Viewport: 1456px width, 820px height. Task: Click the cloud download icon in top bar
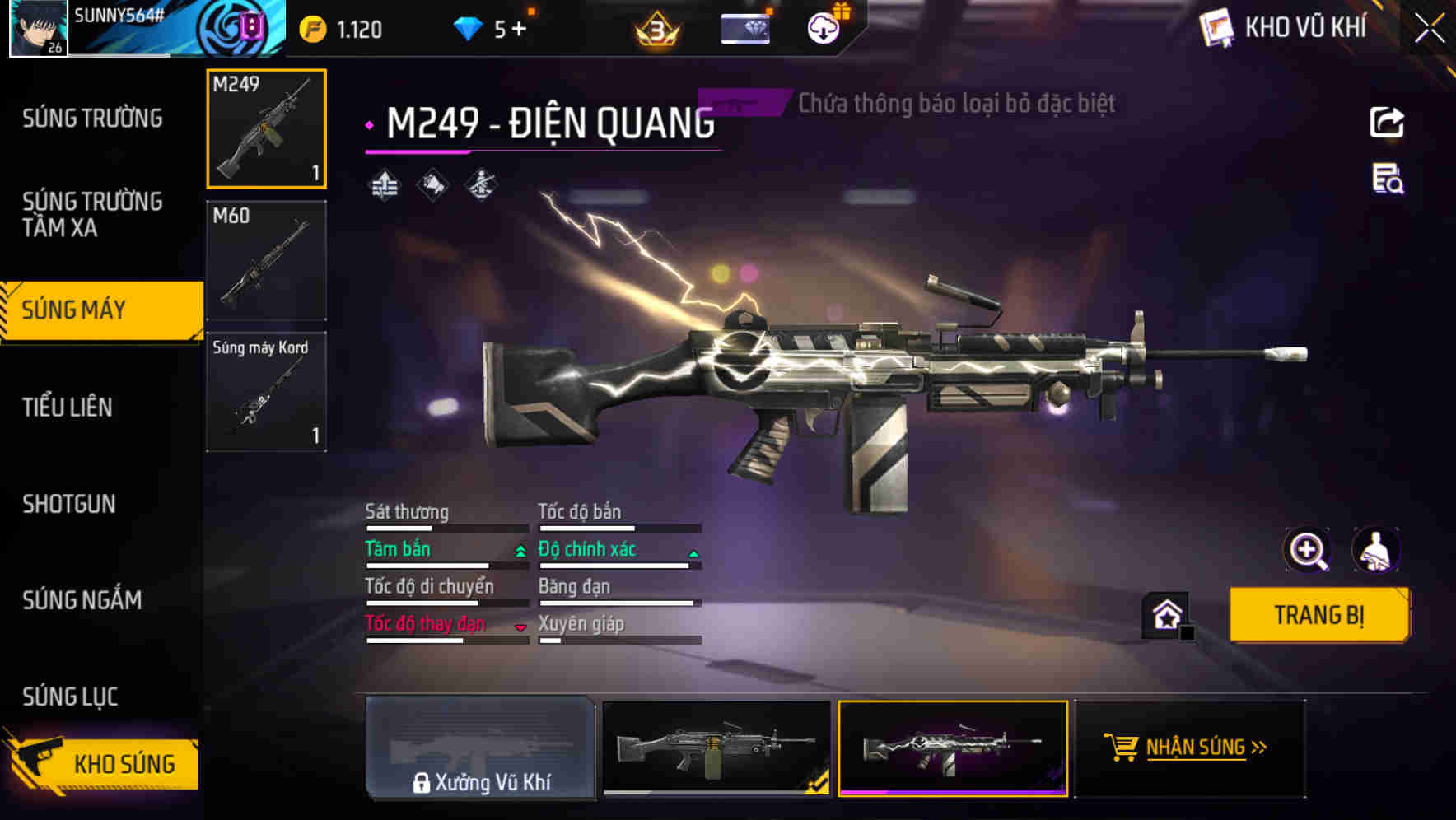coord(822,26)
